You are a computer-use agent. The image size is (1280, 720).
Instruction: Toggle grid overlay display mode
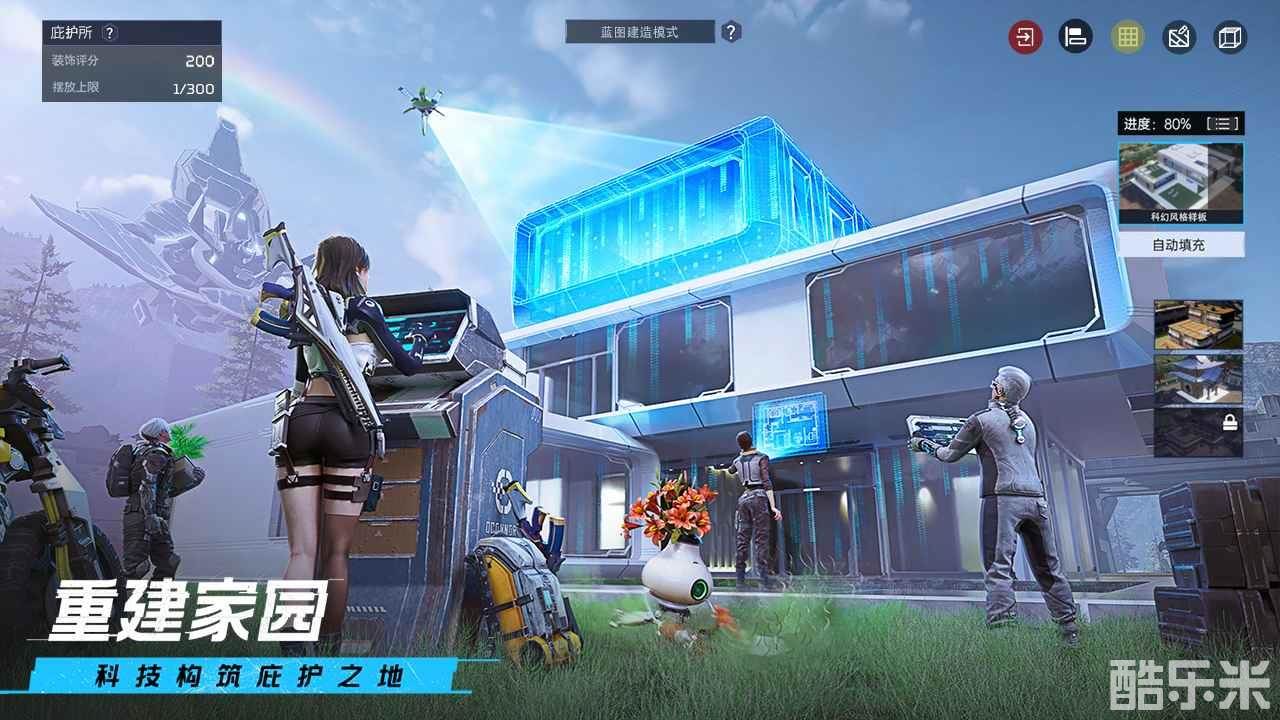coord(1126,37)
